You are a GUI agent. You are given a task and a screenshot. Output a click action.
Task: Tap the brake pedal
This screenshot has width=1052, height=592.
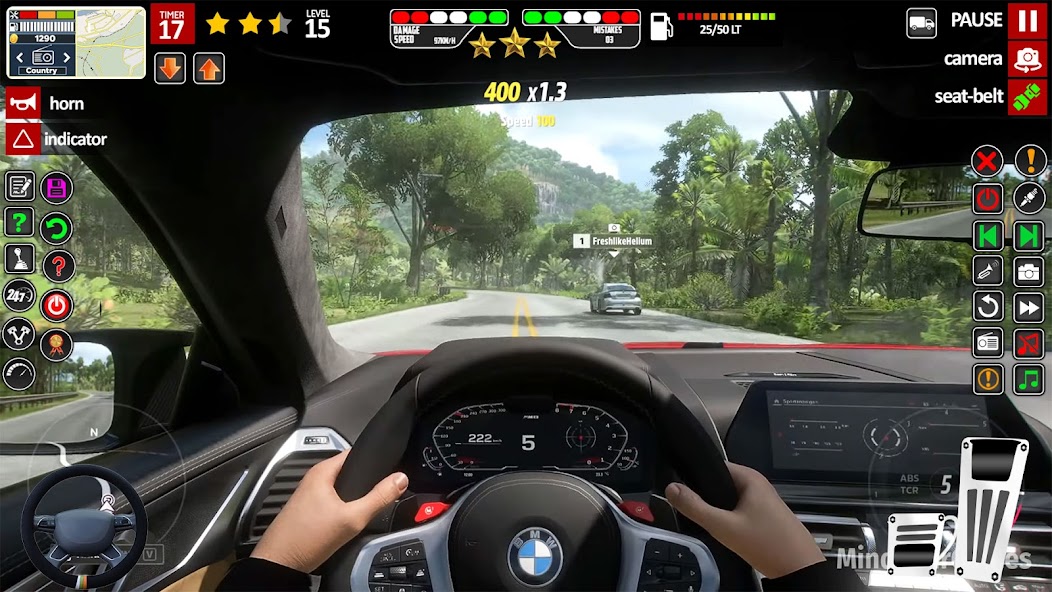[918, 544]
